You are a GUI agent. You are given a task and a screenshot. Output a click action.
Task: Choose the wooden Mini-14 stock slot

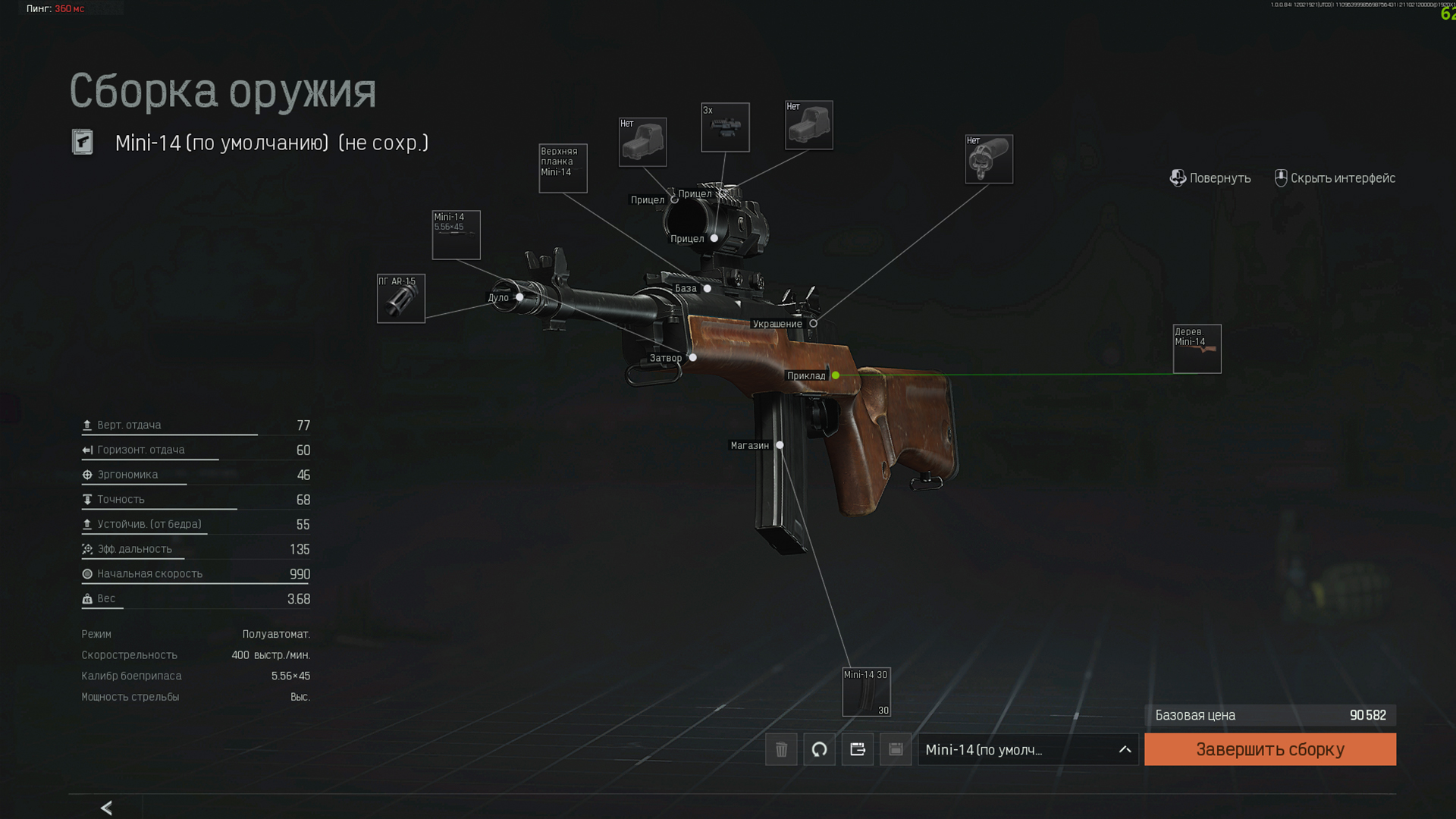click(1197, 349)
